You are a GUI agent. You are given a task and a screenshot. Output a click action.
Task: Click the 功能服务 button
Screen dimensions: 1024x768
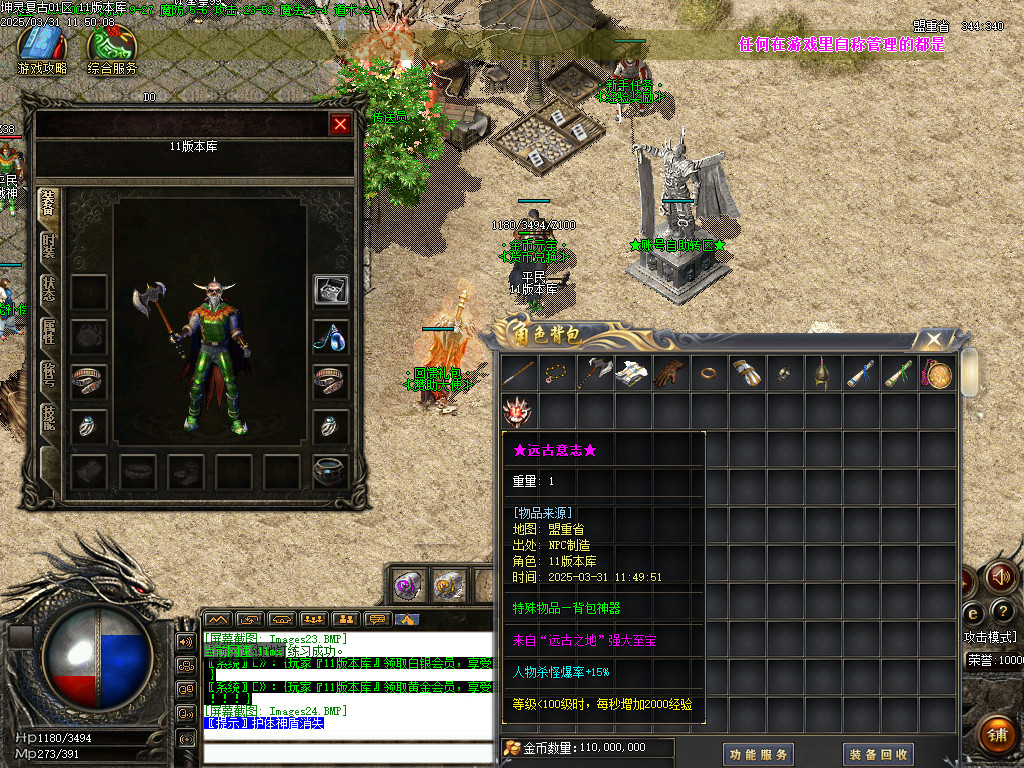[x=757, y=754]
